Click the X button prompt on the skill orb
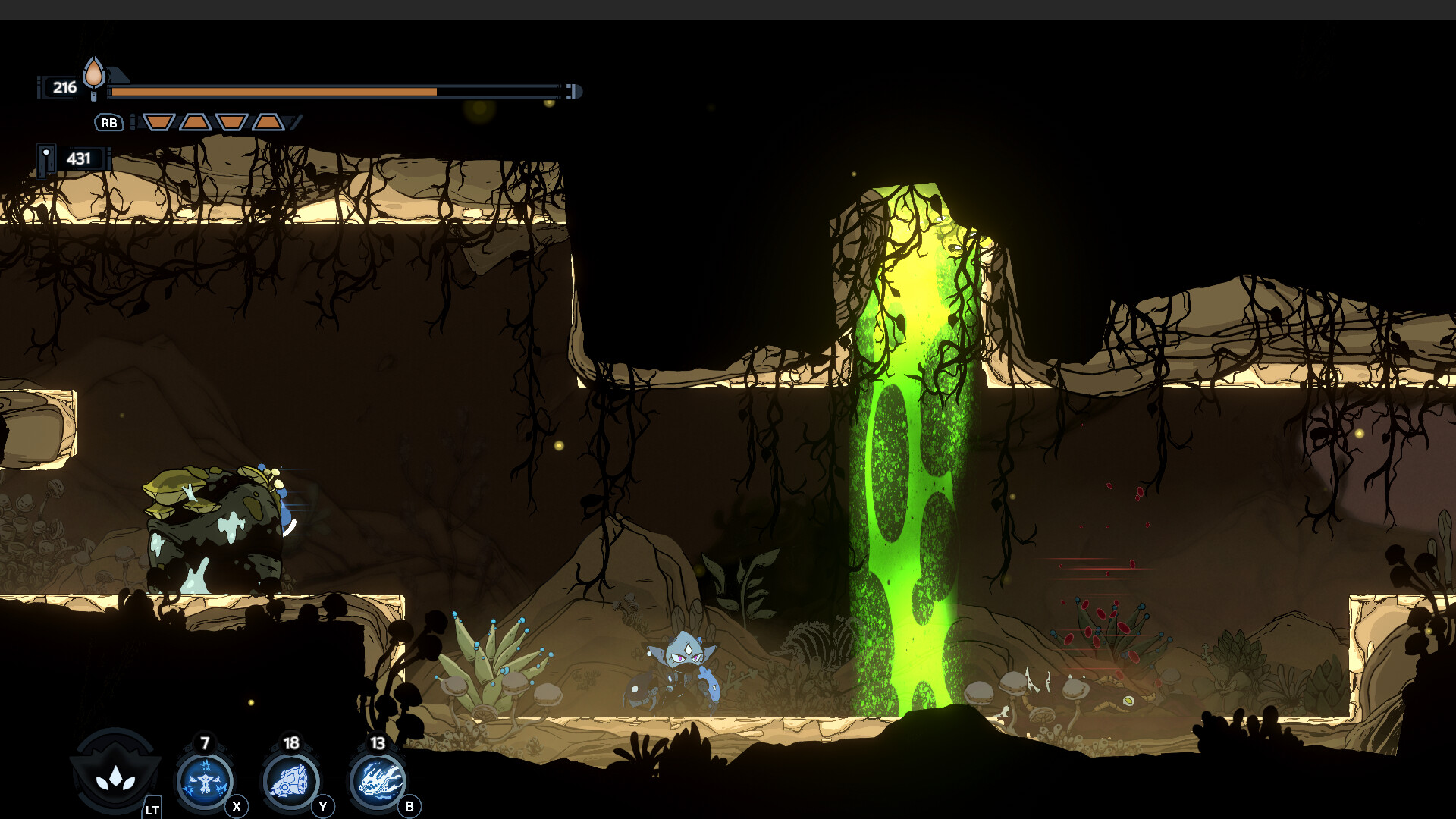Image resolution: width=1456 pixels, height=819 pixels. coord(237,807)
